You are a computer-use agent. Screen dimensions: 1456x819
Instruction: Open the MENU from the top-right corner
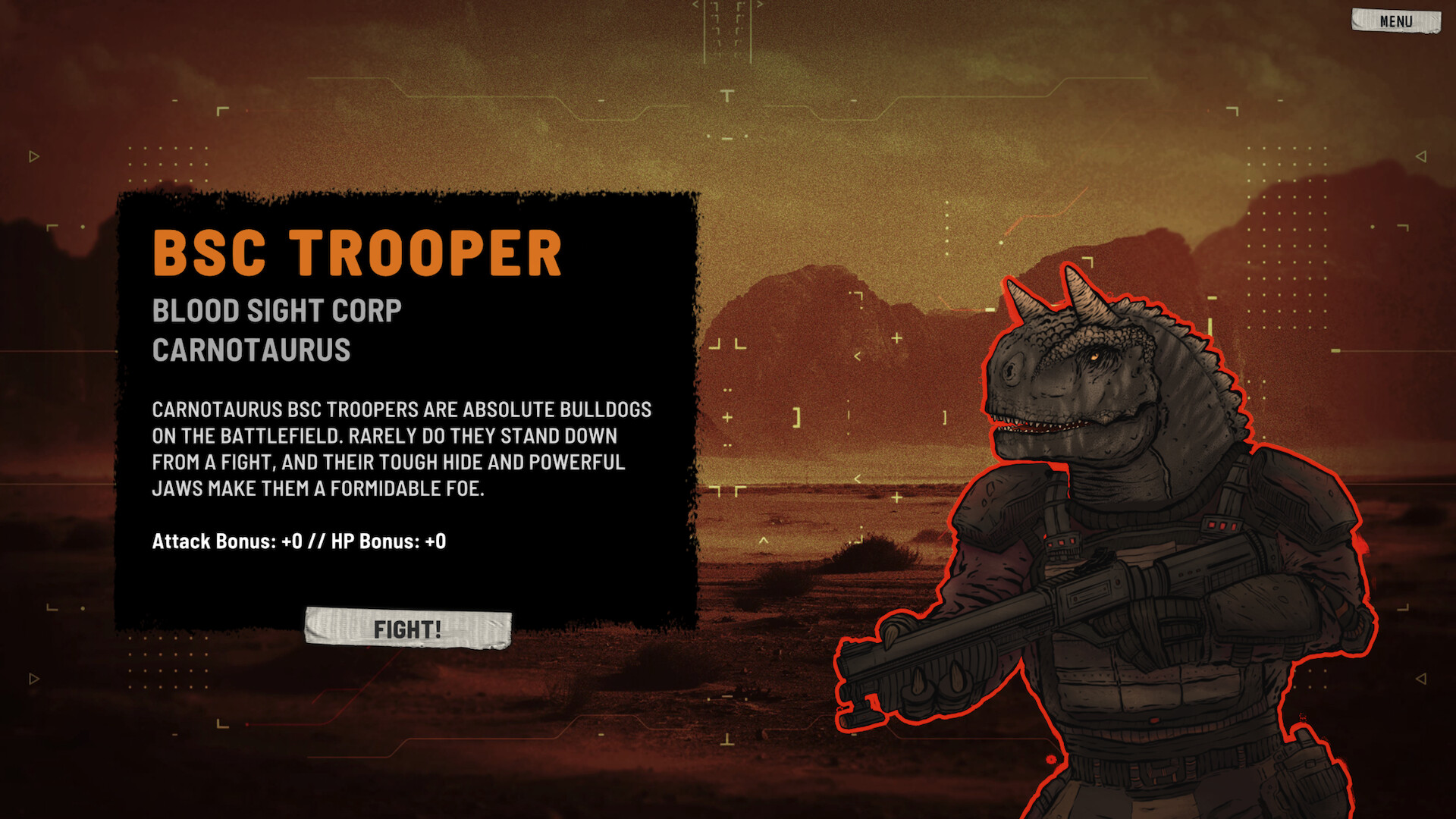click(1395, 20)
